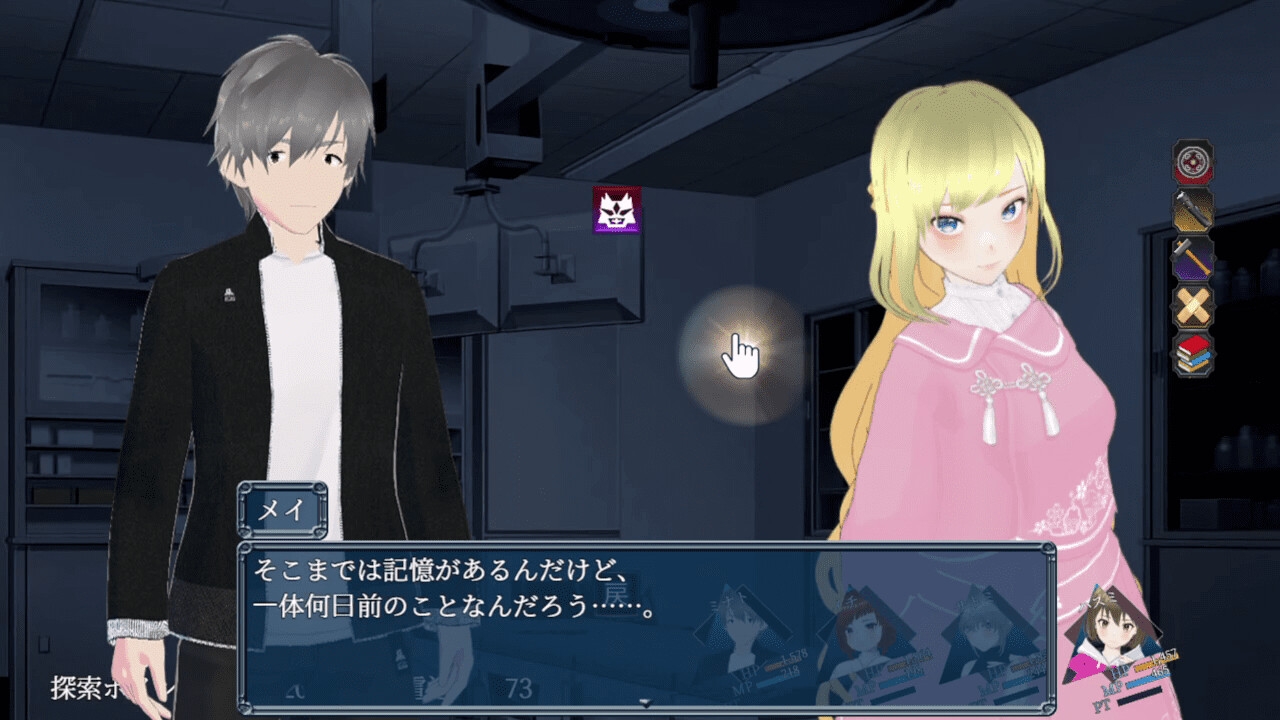Select the hammer item icon
The image size is (1280, 720).
(1193, 258)
